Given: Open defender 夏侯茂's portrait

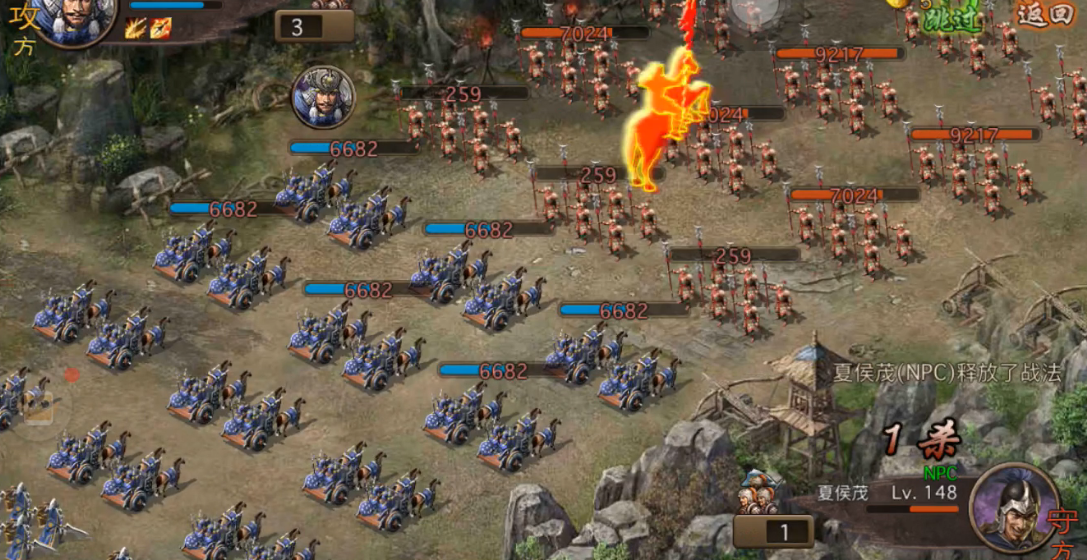Looking at the screenshot, I should click(1011, 506).
